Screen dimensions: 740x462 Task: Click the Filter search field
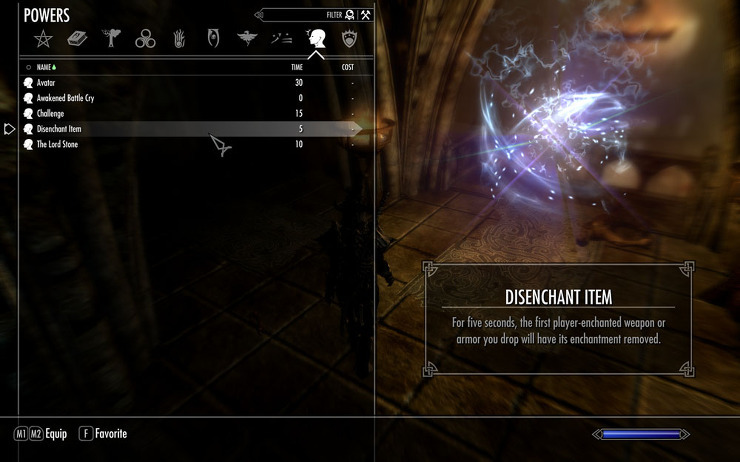coord(300,15)
